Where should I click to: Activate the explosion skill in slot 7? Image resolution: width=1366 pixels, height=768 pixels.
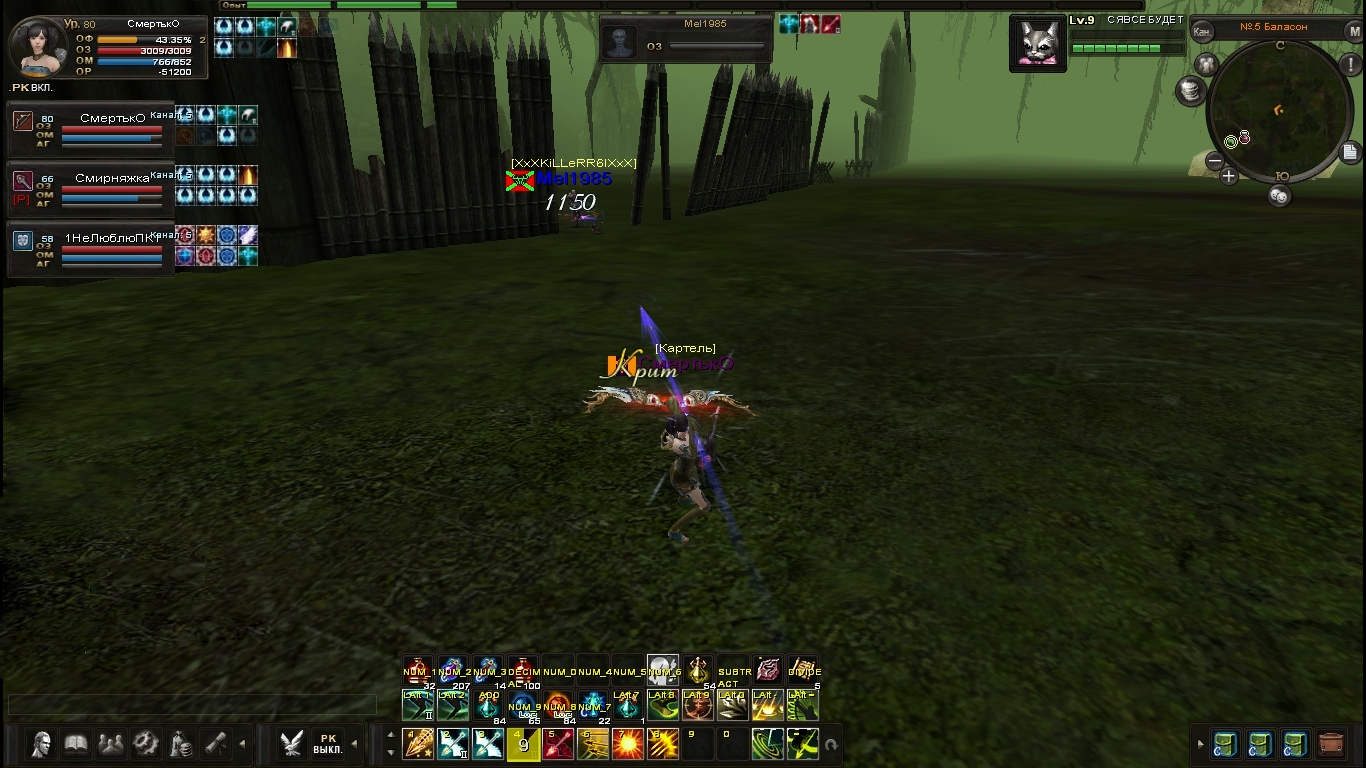pyautogui.click(x=628, y=744)
